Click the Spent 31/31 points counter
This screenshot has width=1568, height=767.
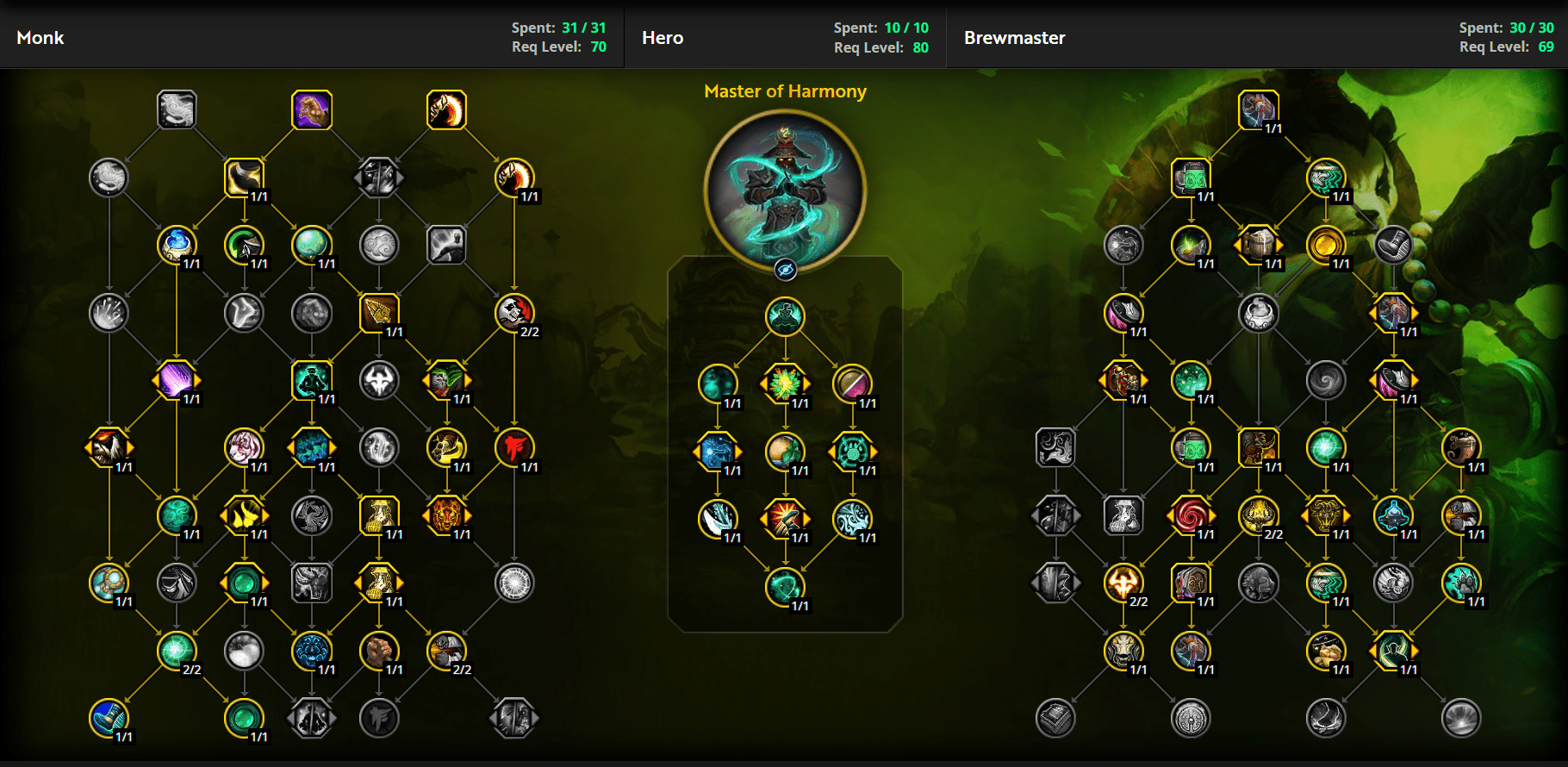(559, 28)
